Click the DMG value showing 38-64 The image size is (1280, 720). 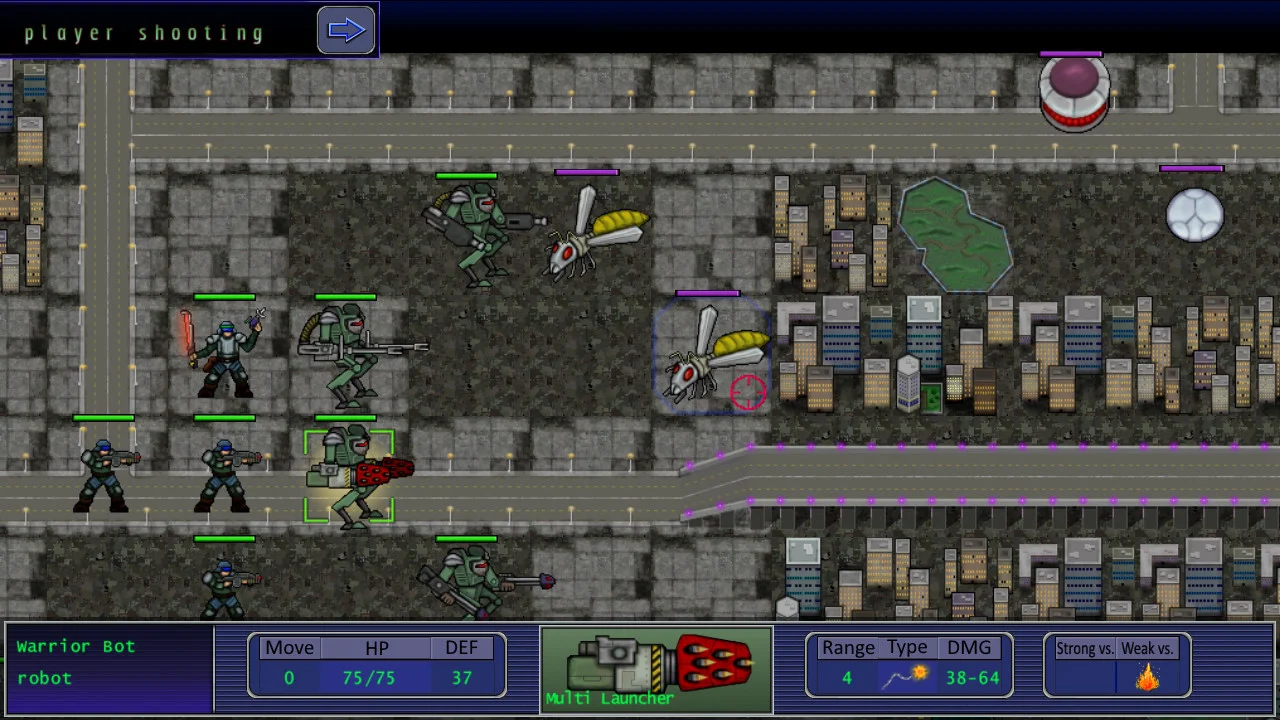[971, 678]
